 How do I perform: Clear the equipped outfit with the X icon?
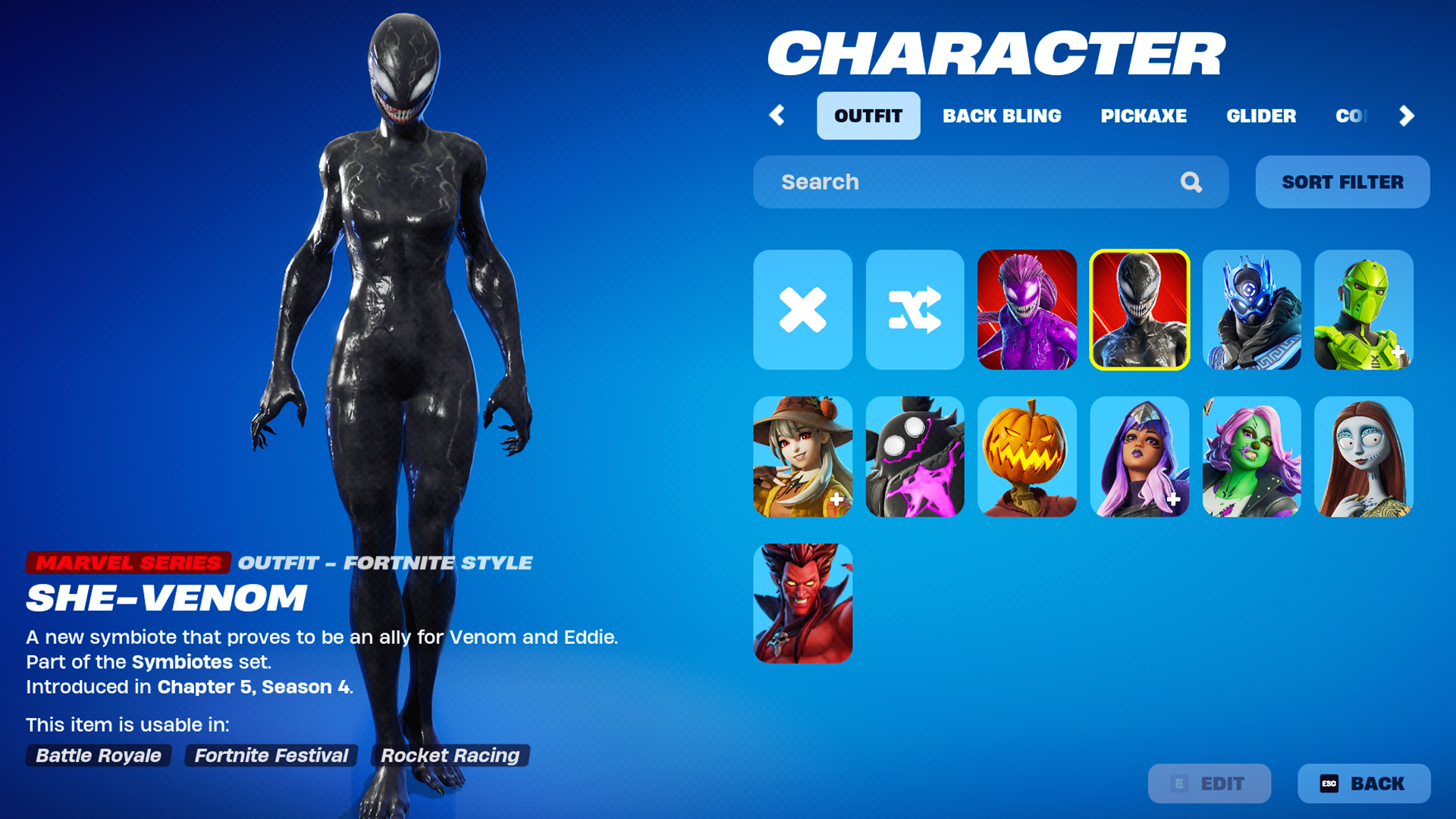pos(802,309)
